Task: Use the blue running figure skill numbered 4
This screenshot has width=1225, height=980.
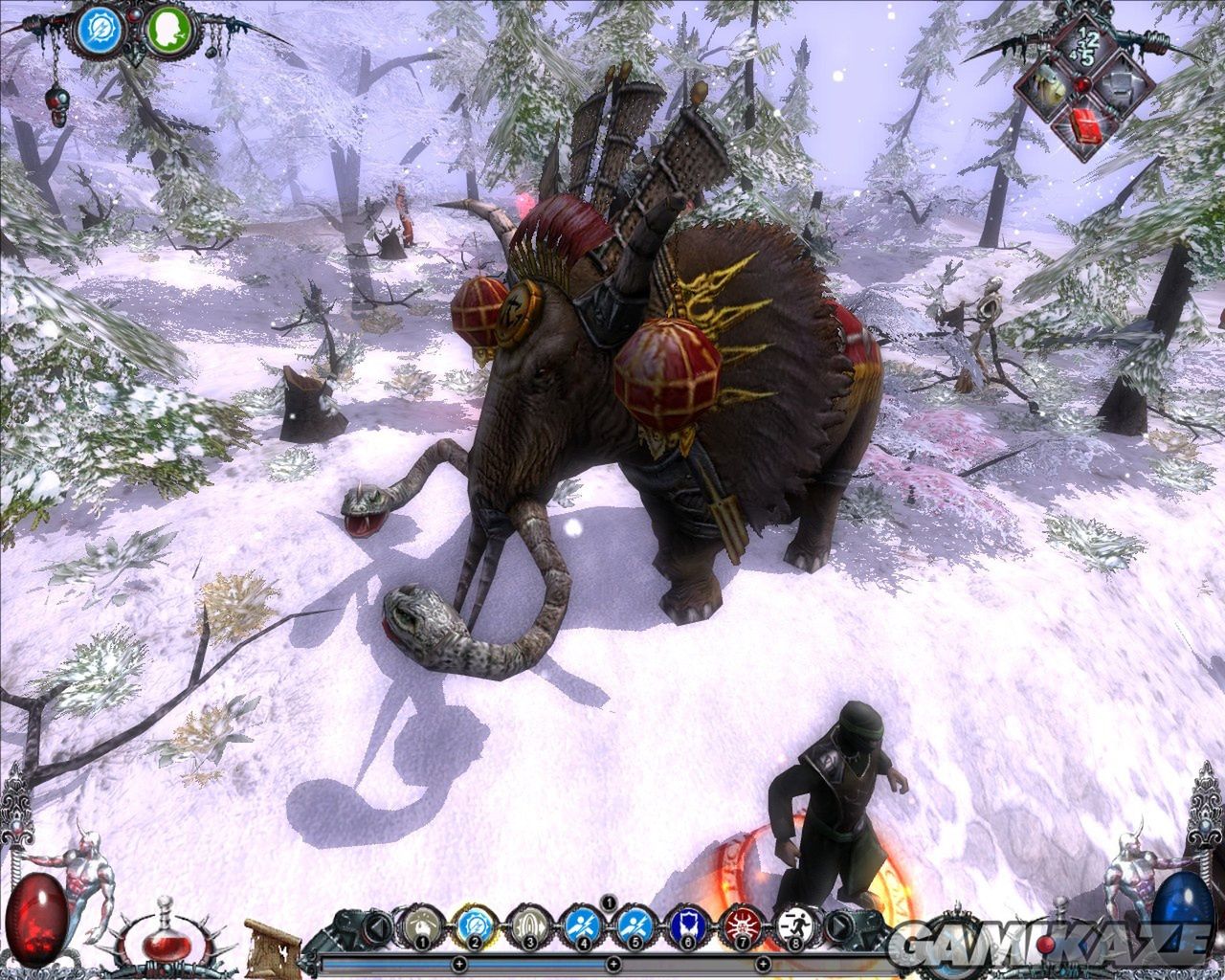Action: click(x=578, y=924)
